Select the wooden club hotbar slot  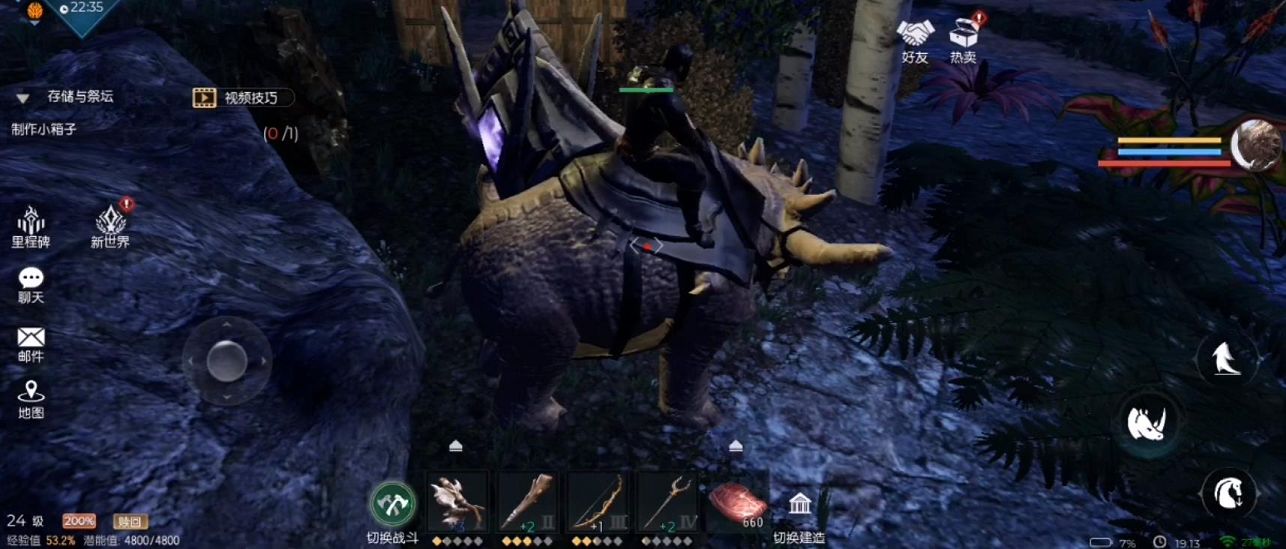click(527, 501)
